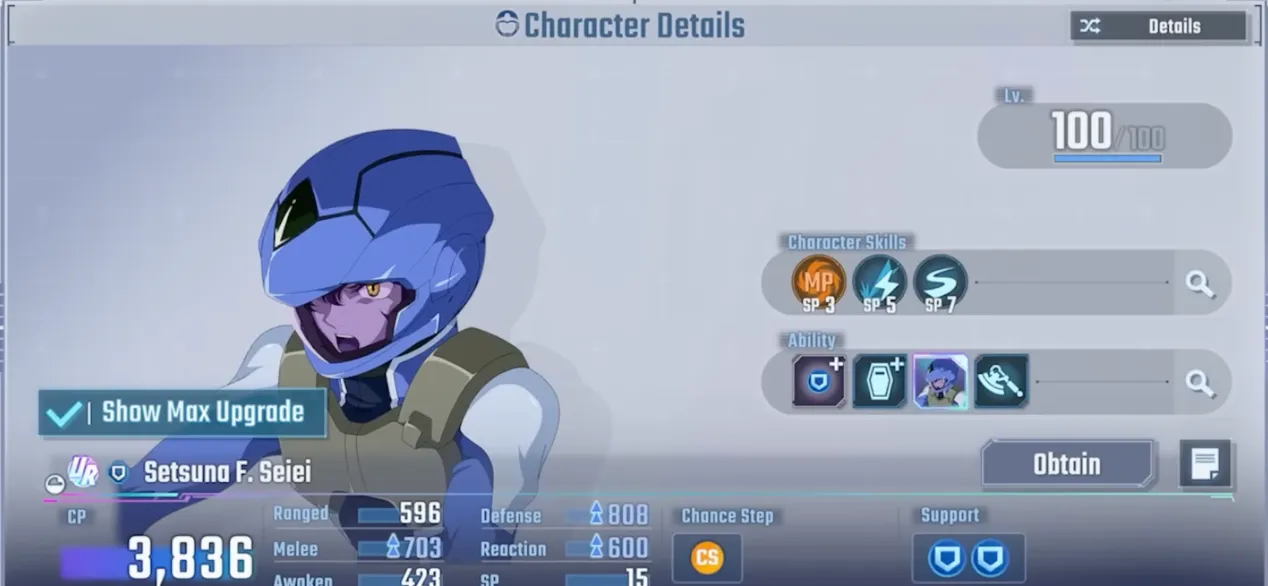
Task: Open the note icon next to Obtain
Action: 1204,464
